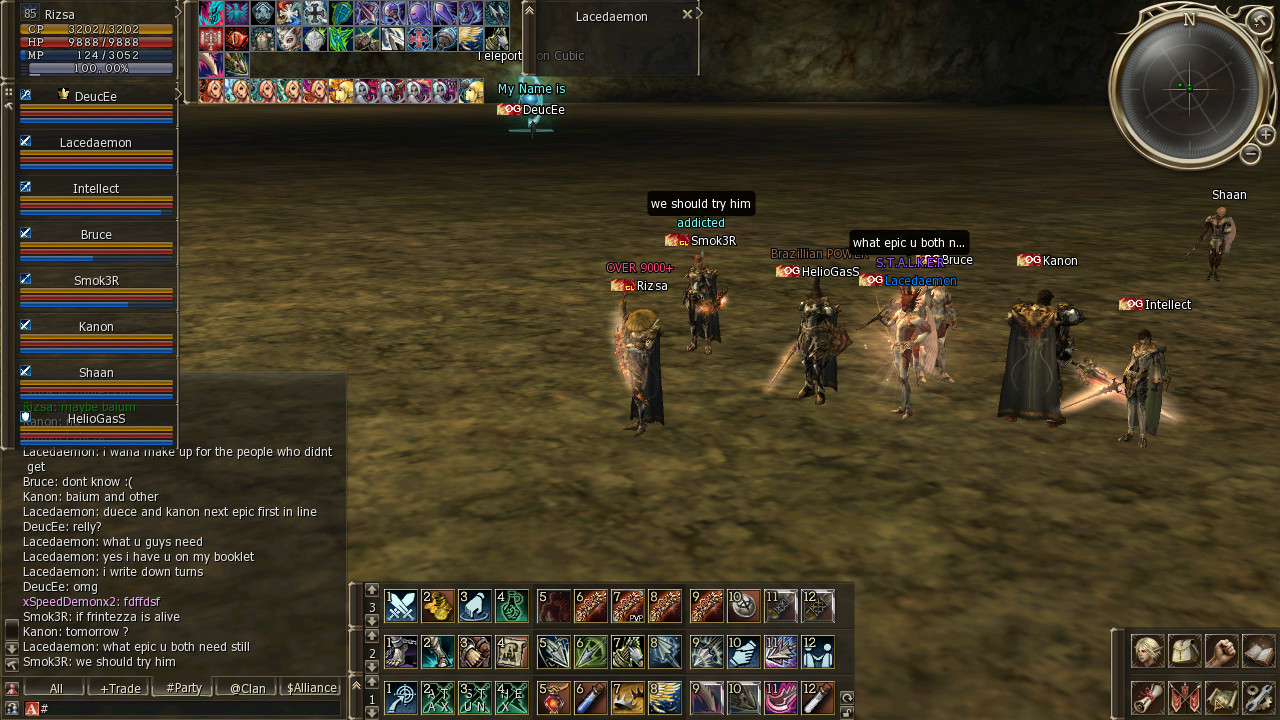This screenshot has height=720, width=1280.
Task: Click the chat message input field
Action: point(190,708)
